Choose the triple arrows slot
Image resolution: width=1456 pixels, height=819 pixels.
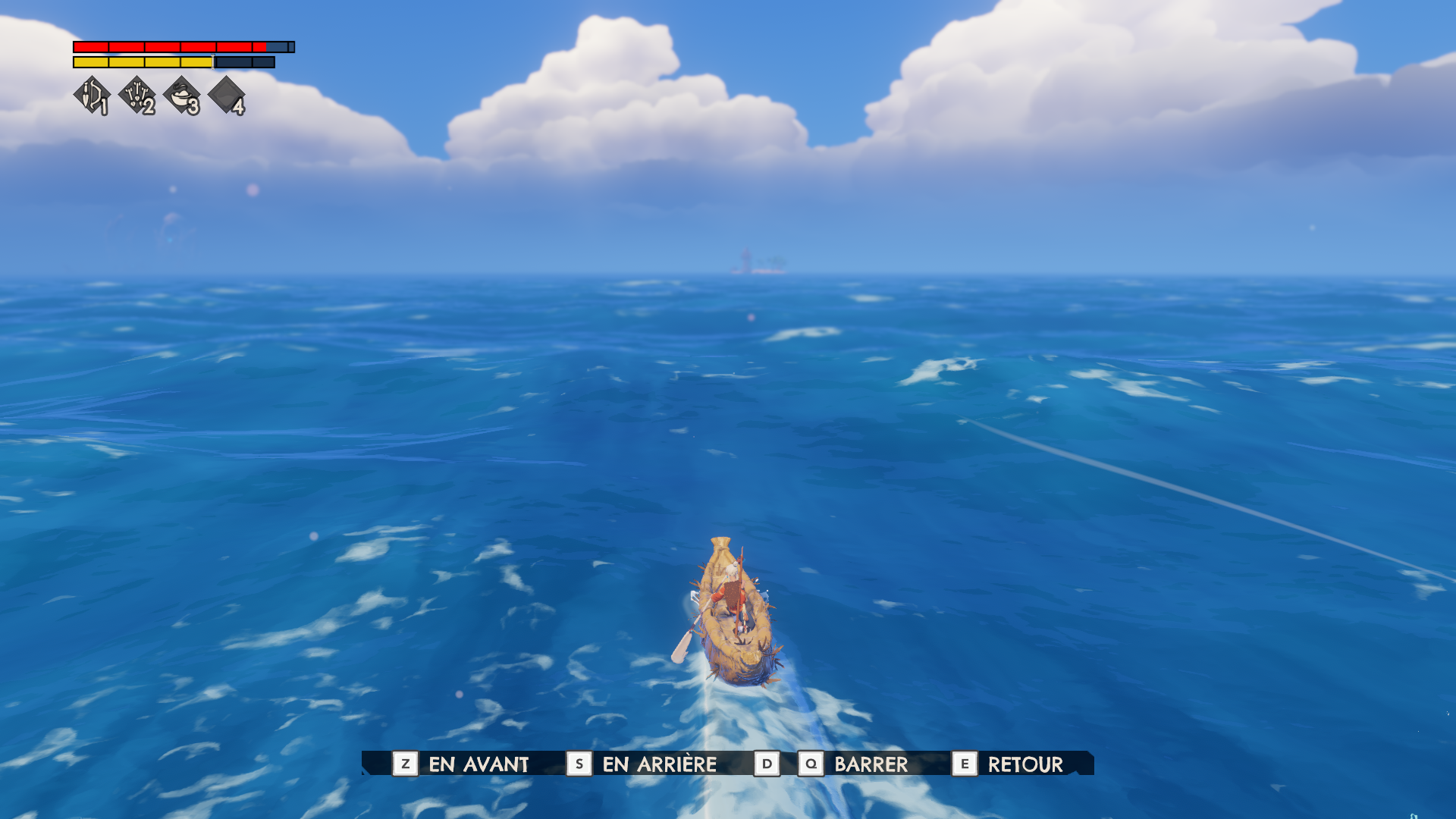(x=137, y=96)
